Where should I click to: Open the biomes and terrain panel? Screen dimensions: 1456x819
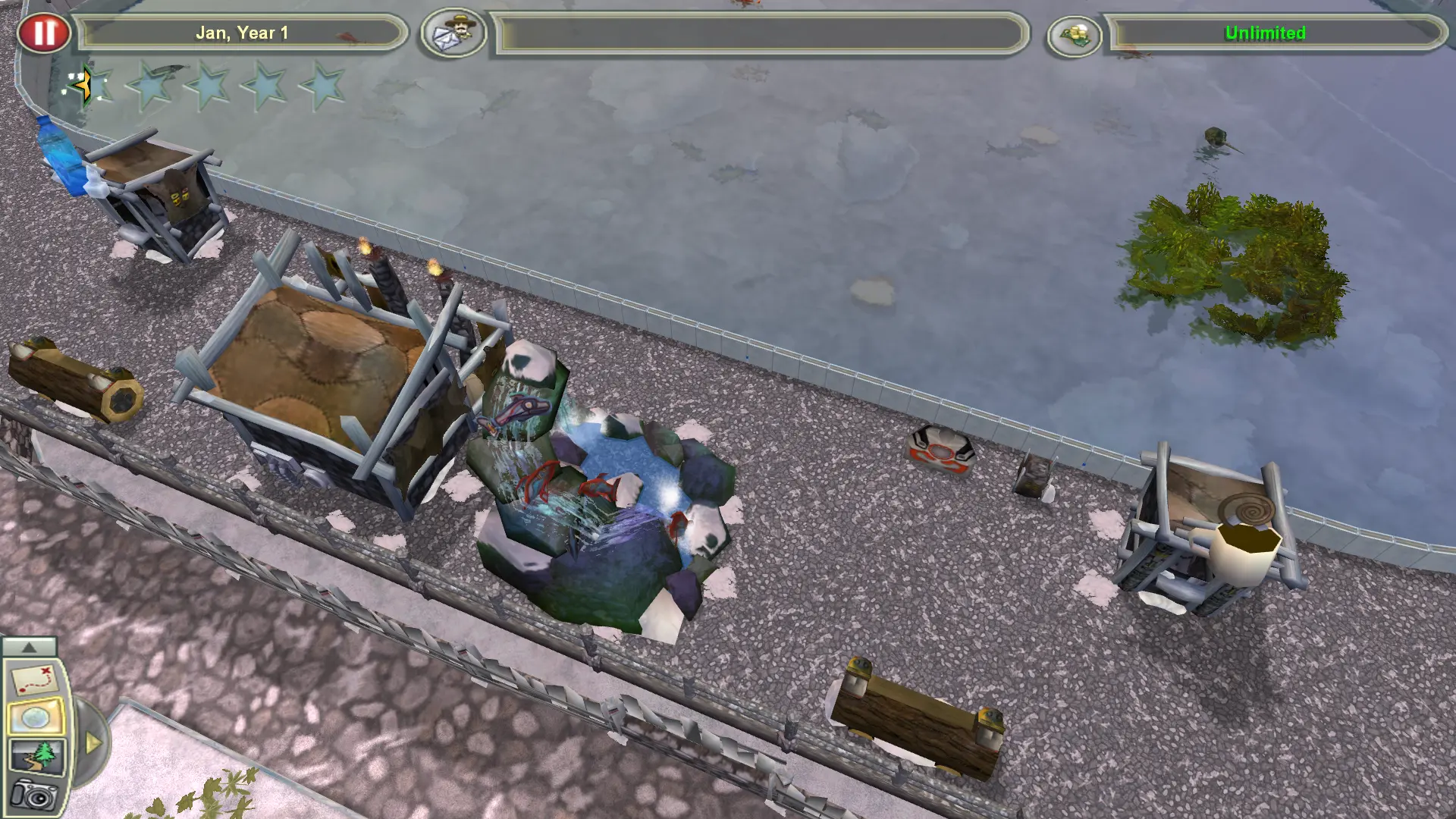[x=34, y=755]
